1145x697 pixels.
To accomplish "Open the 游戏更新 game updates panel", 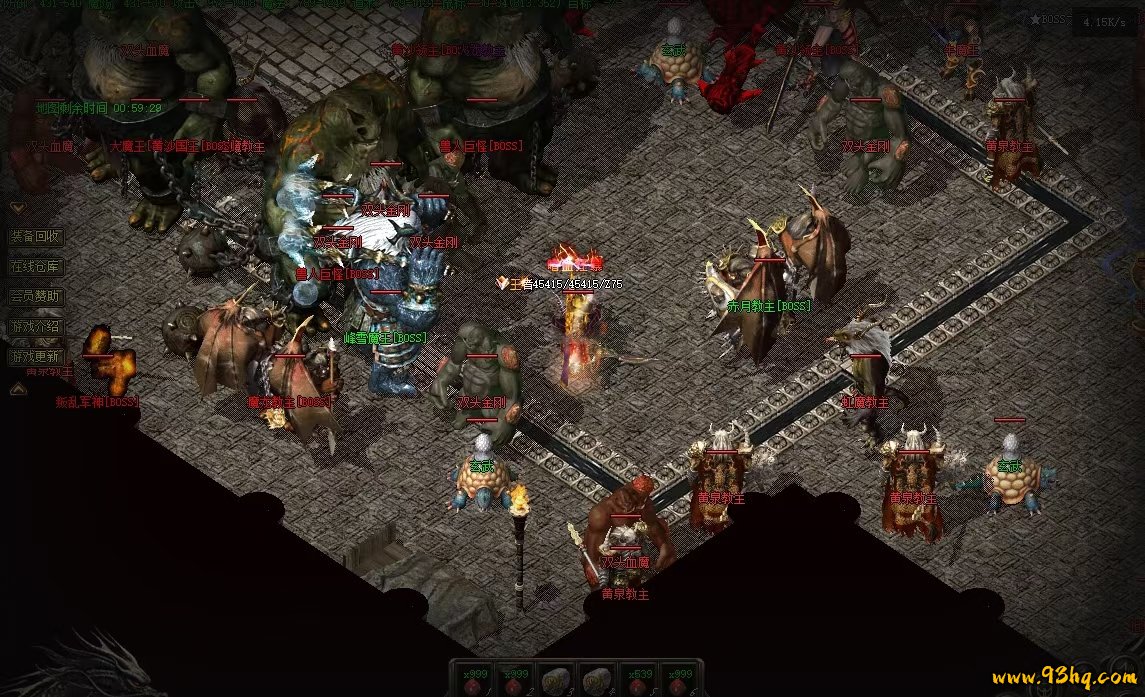I will click(36, 355).
